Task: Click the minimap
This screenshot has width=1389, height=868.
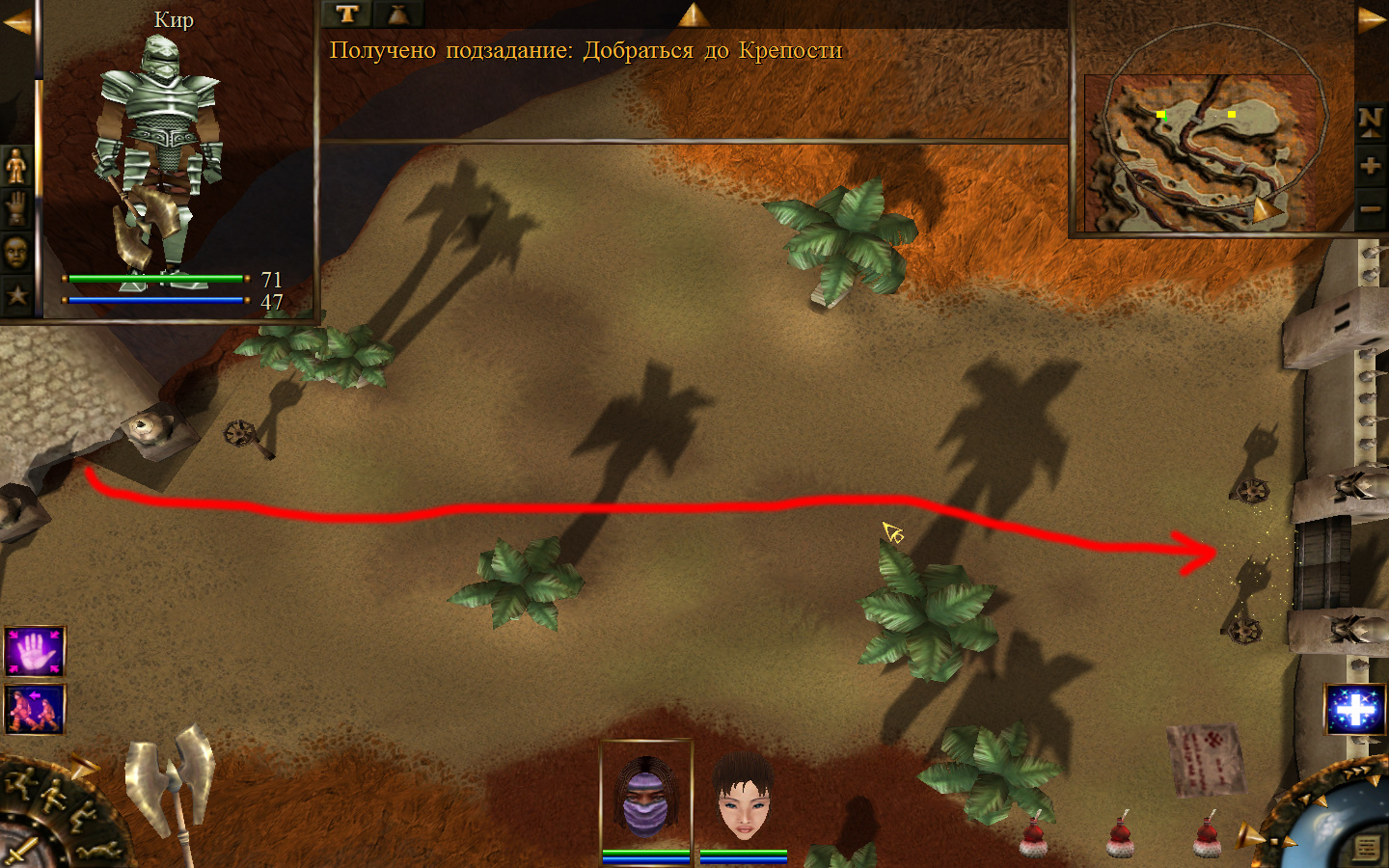Action: coord(1201,152)
